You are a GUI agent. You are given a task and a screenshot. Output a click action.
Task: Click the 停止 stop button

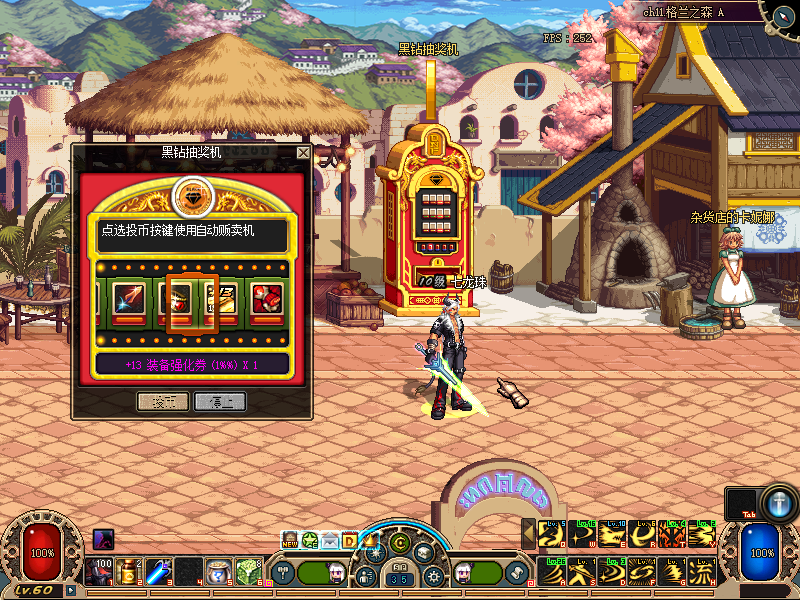tap(220, 402)
